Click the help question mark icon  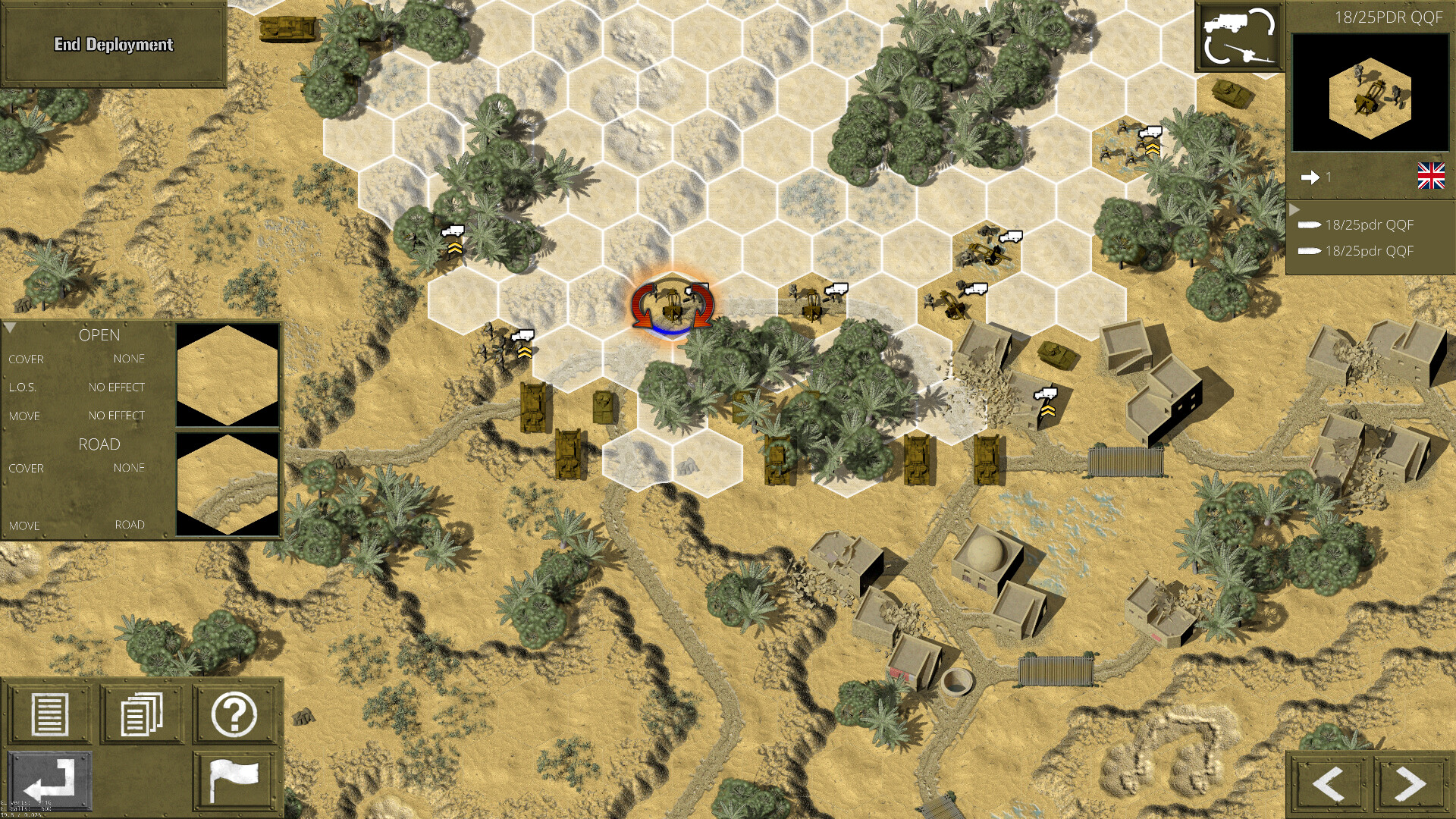pos(235,716)
